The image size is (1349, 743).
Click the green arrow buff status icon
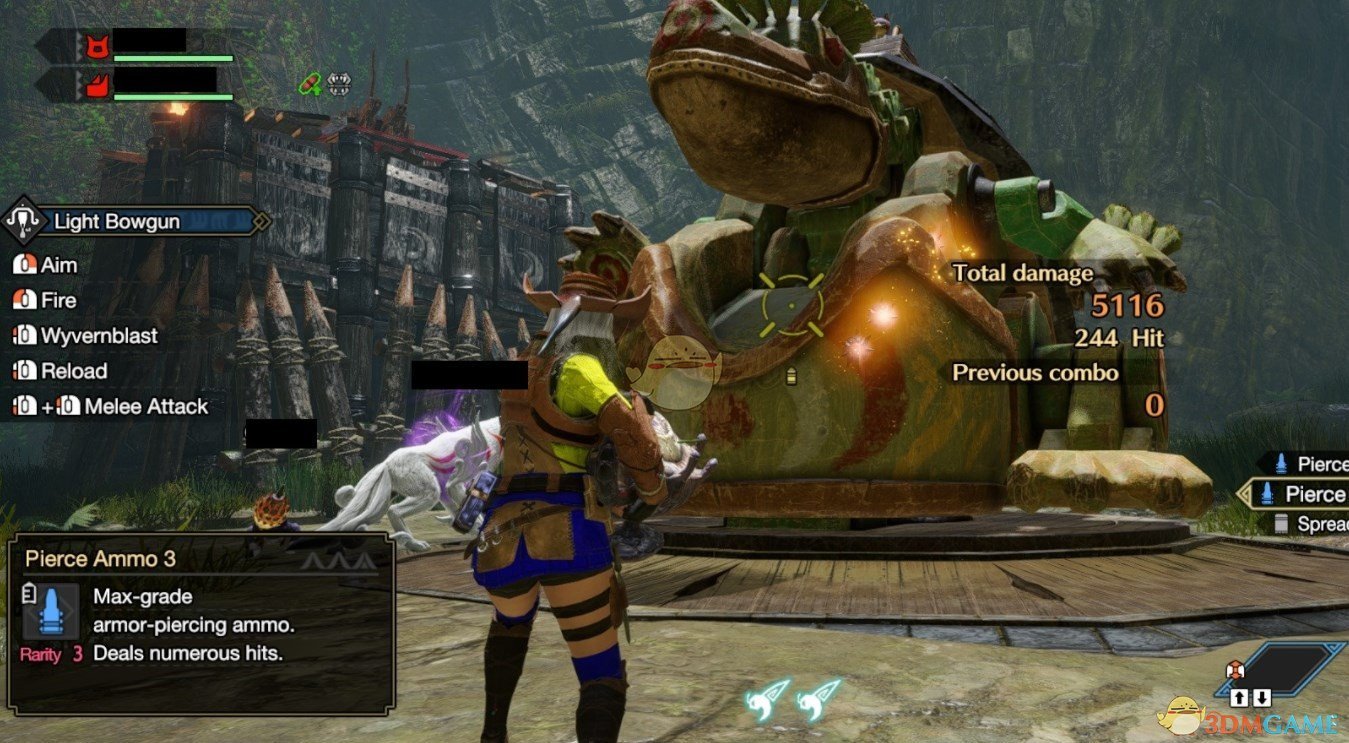(x=311, y=84)
